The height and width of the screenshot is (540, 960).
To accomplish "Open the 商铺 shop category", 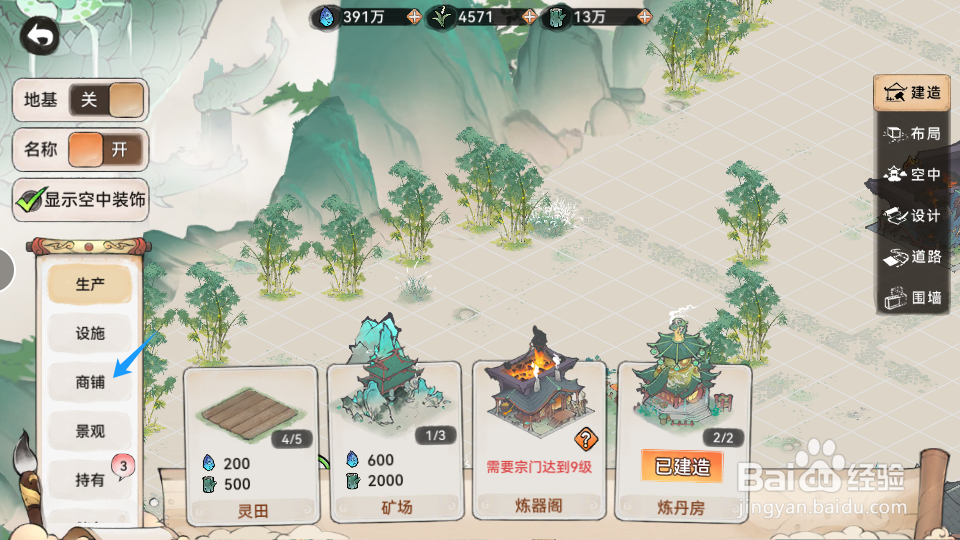I will tap(90, 382).
